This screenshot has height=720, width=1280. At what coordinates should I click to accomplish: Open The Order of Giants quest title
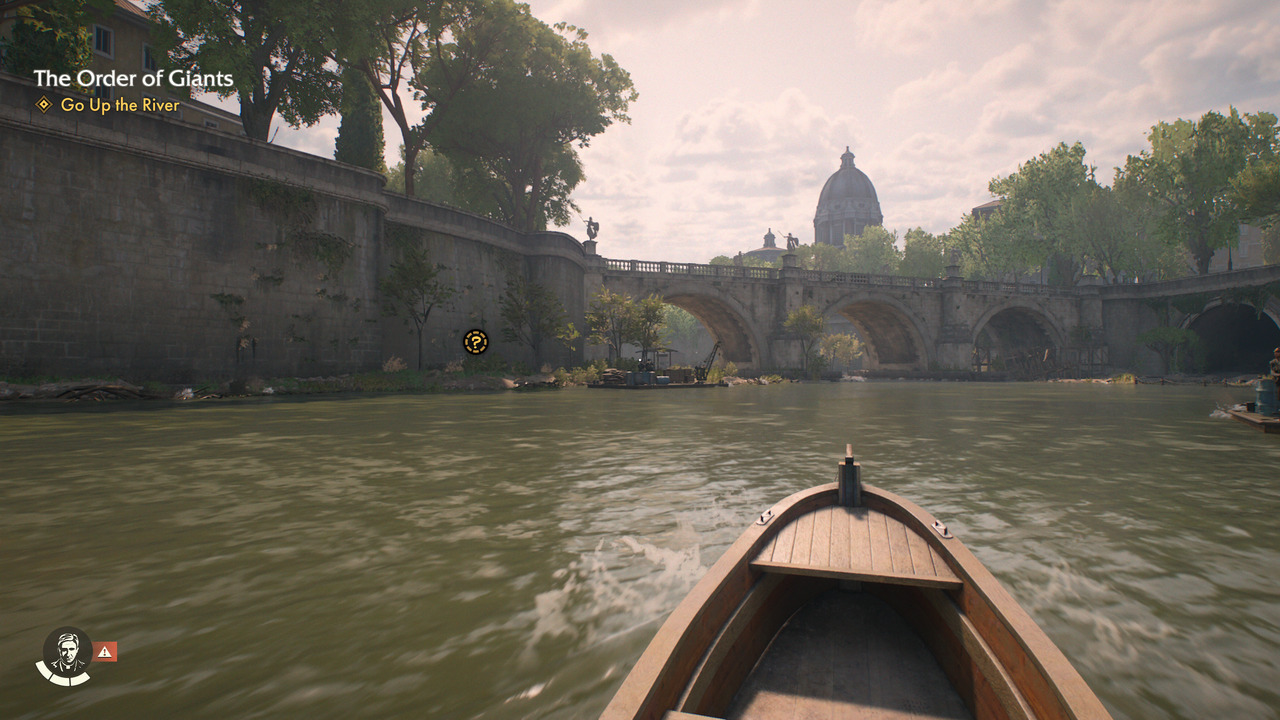point(133,79)
